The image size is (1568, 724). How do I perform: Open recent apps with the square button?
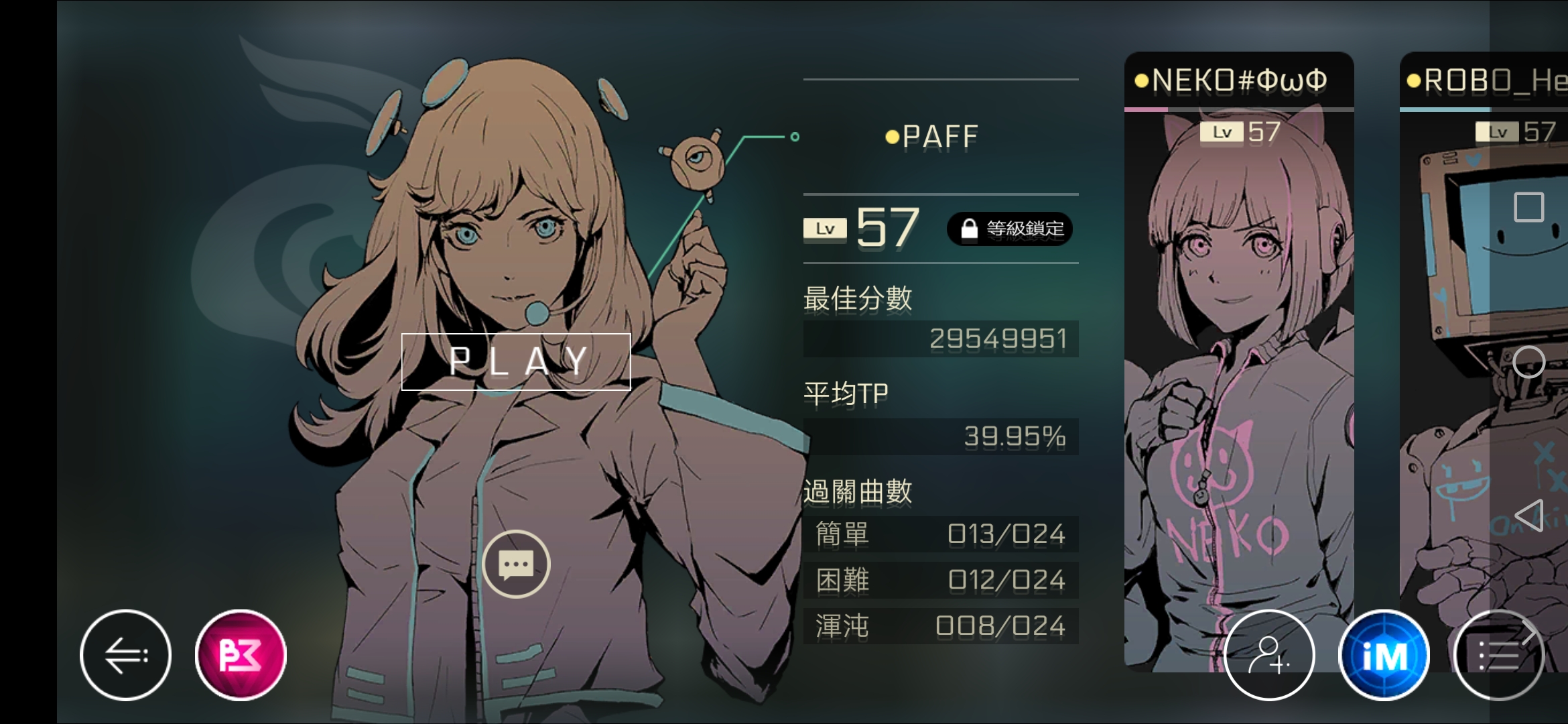pos(1530,208)
